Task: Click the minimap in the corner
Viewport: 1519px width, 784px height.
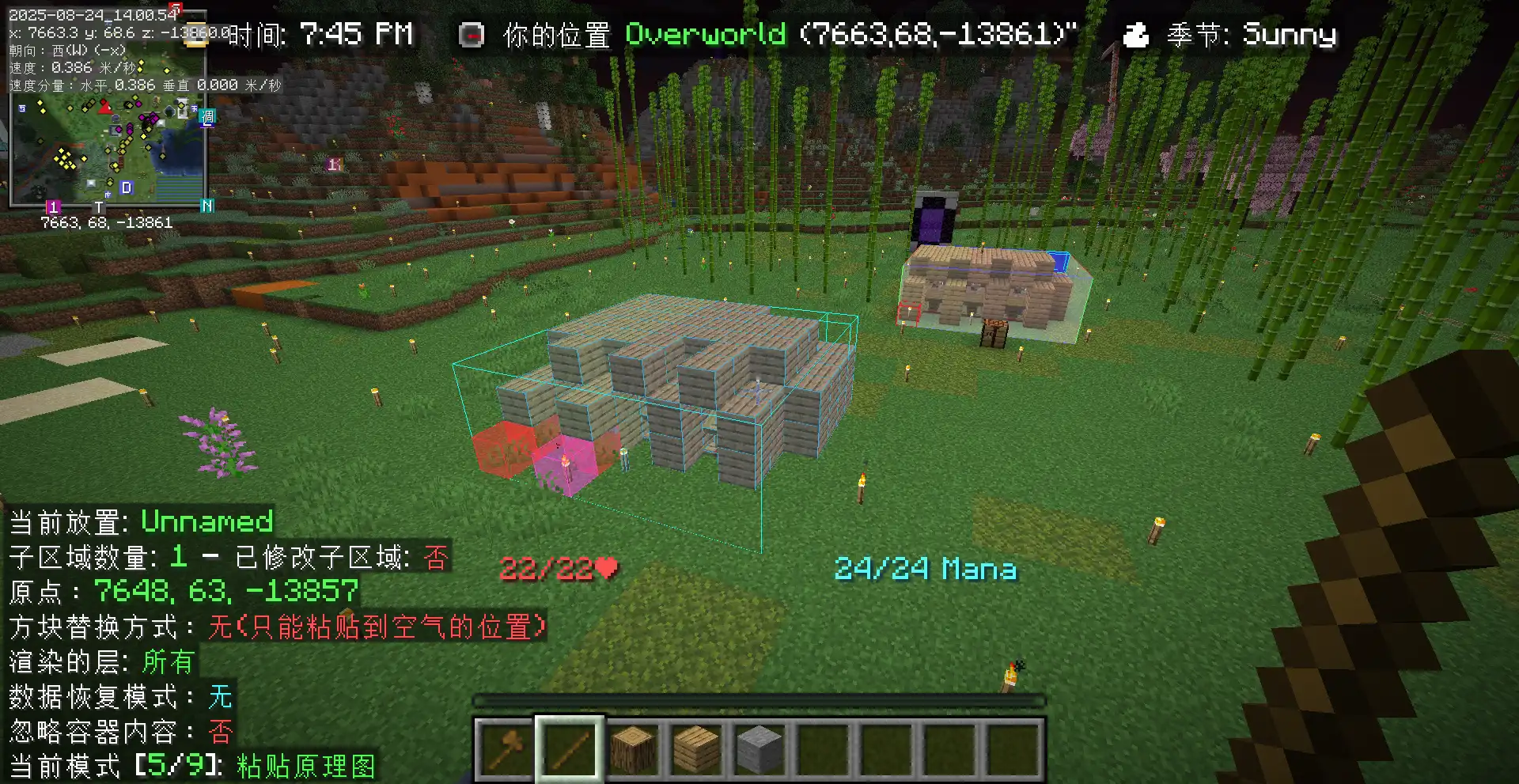Action: pyautogui.click(x=108, y=150)
